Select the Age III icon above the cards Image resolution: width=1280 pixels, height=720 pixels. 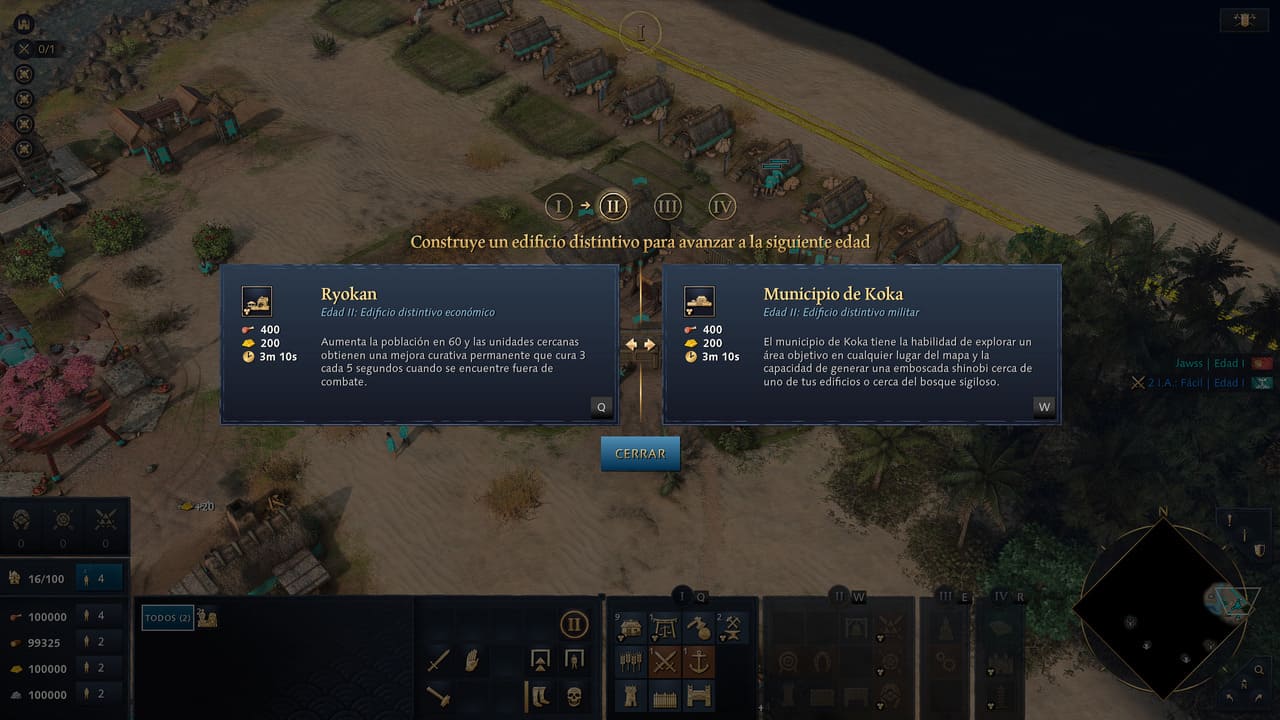667,207
